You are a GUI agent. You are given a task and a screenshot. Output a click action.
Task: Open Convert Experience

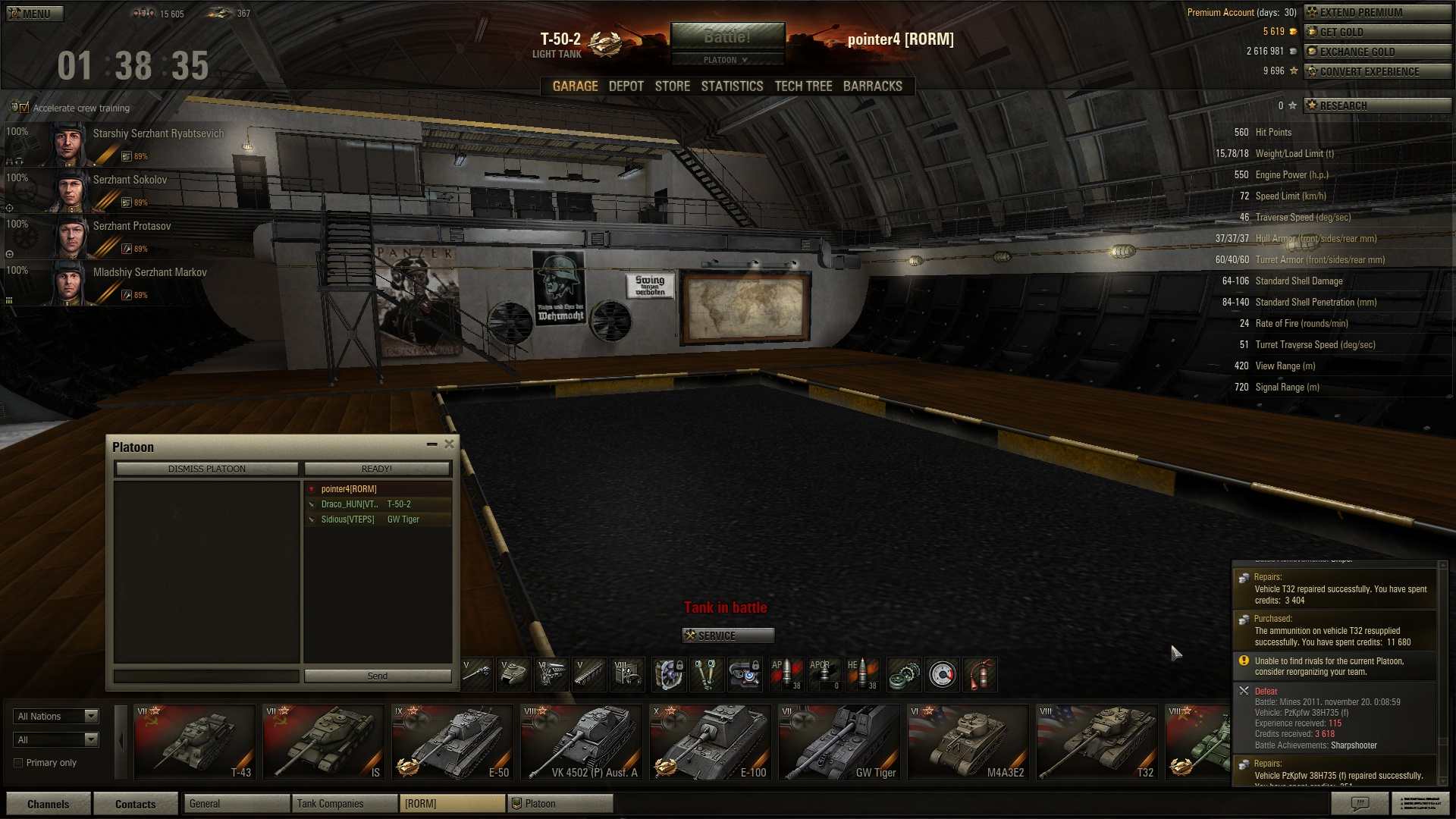1376,71
